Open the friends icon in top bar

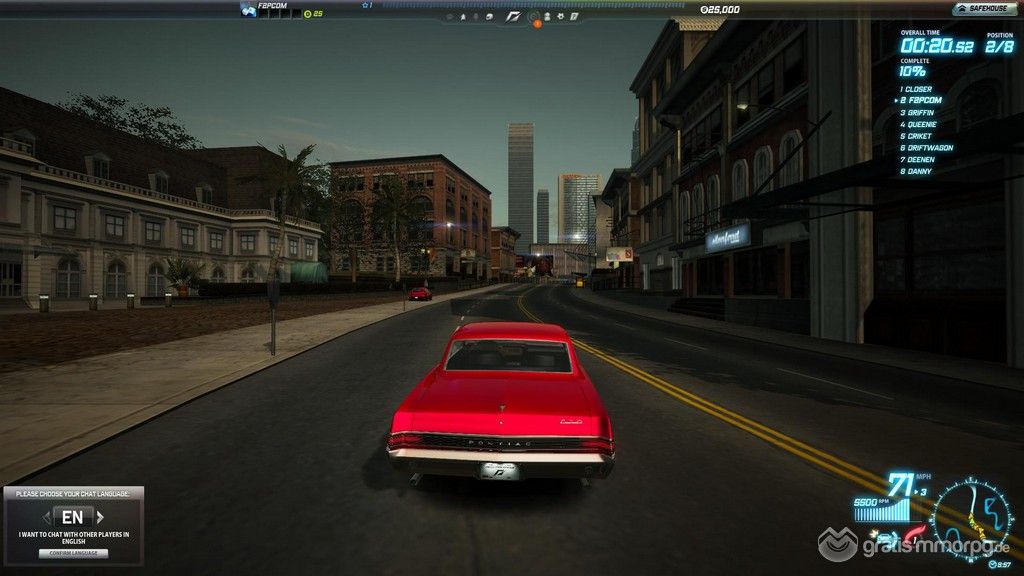[x=547, y=16]
